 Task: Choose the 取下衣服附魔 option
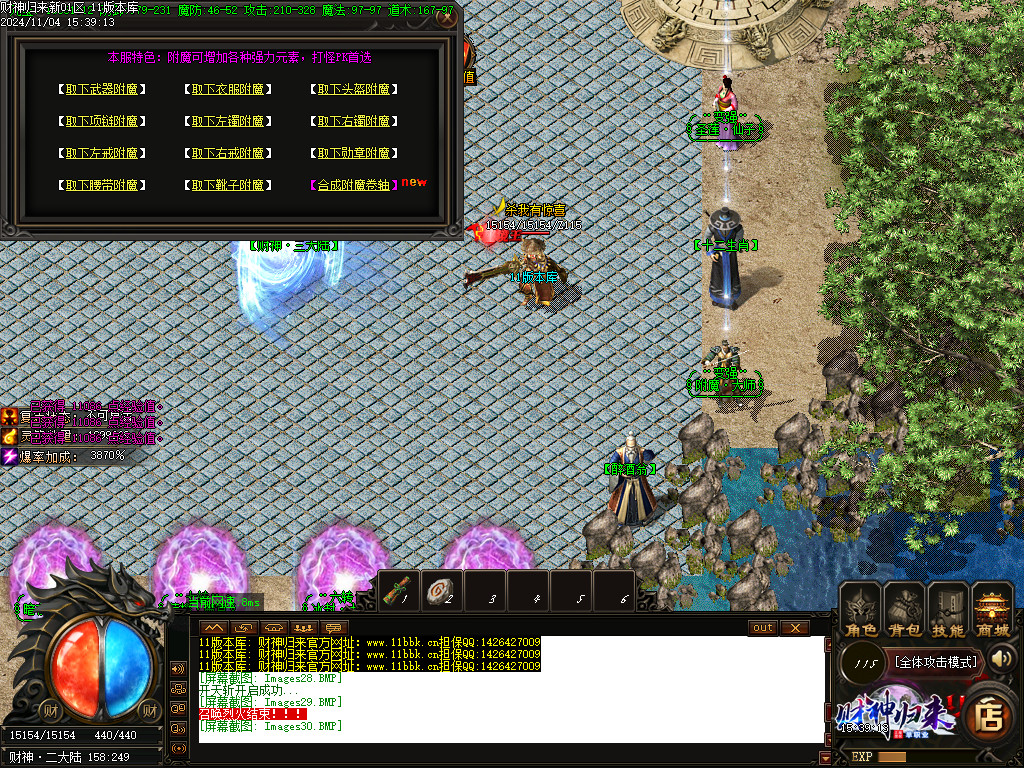tap(229, 90)
